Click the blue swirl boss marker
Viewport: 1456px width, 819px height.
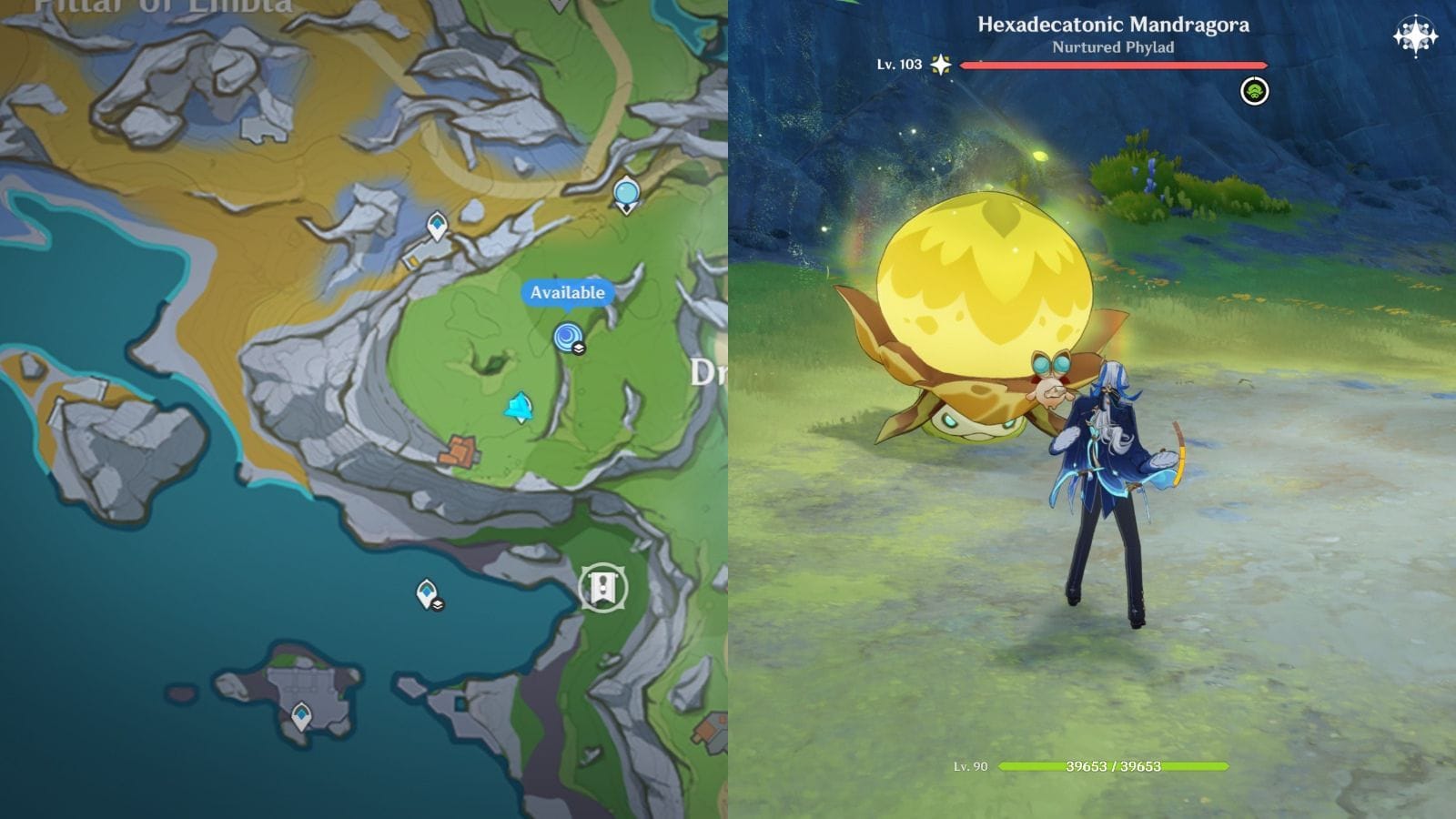click(x=569, y=338)
